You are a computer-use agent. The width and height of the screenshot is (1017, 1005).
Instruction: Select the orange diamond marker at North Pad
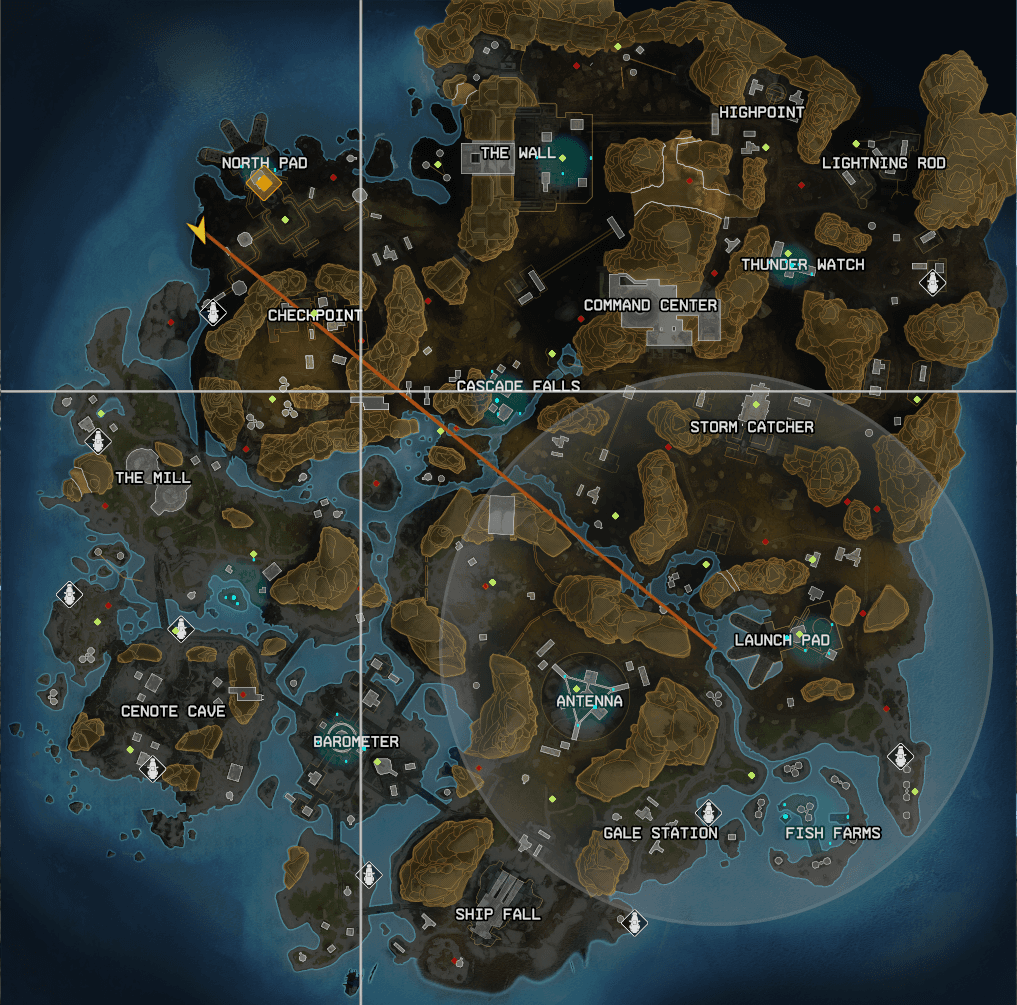263,183
